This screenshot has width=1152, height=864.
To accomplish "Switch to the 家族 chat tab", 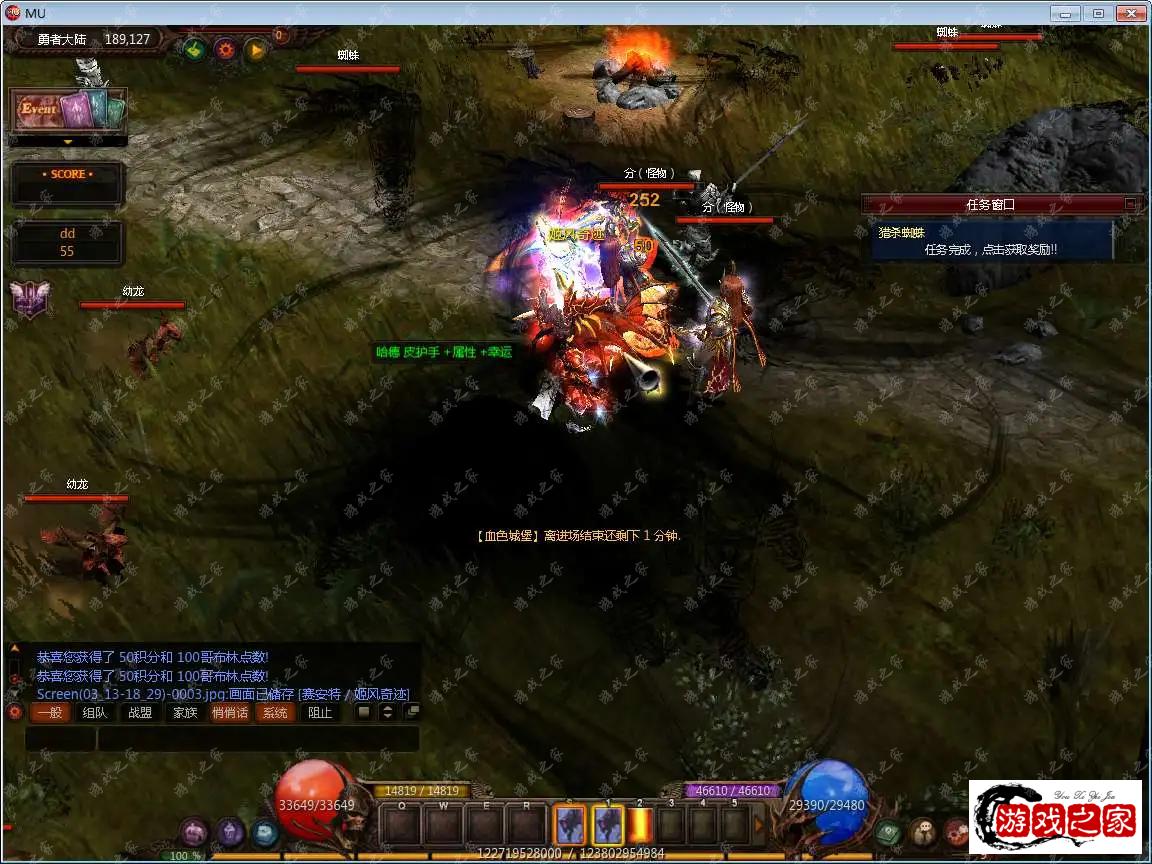I will tap(185, 713).
